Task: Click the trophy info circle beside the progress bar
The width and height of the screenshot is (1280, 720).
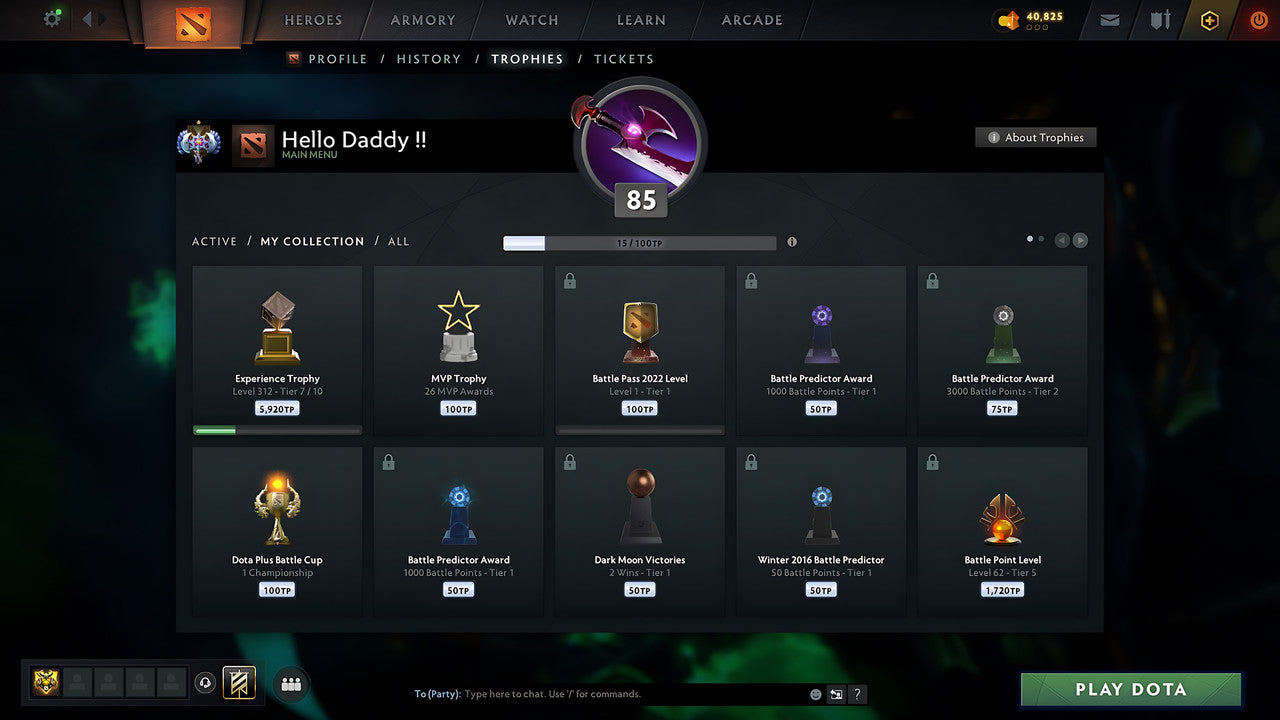Action: (791, 242)
